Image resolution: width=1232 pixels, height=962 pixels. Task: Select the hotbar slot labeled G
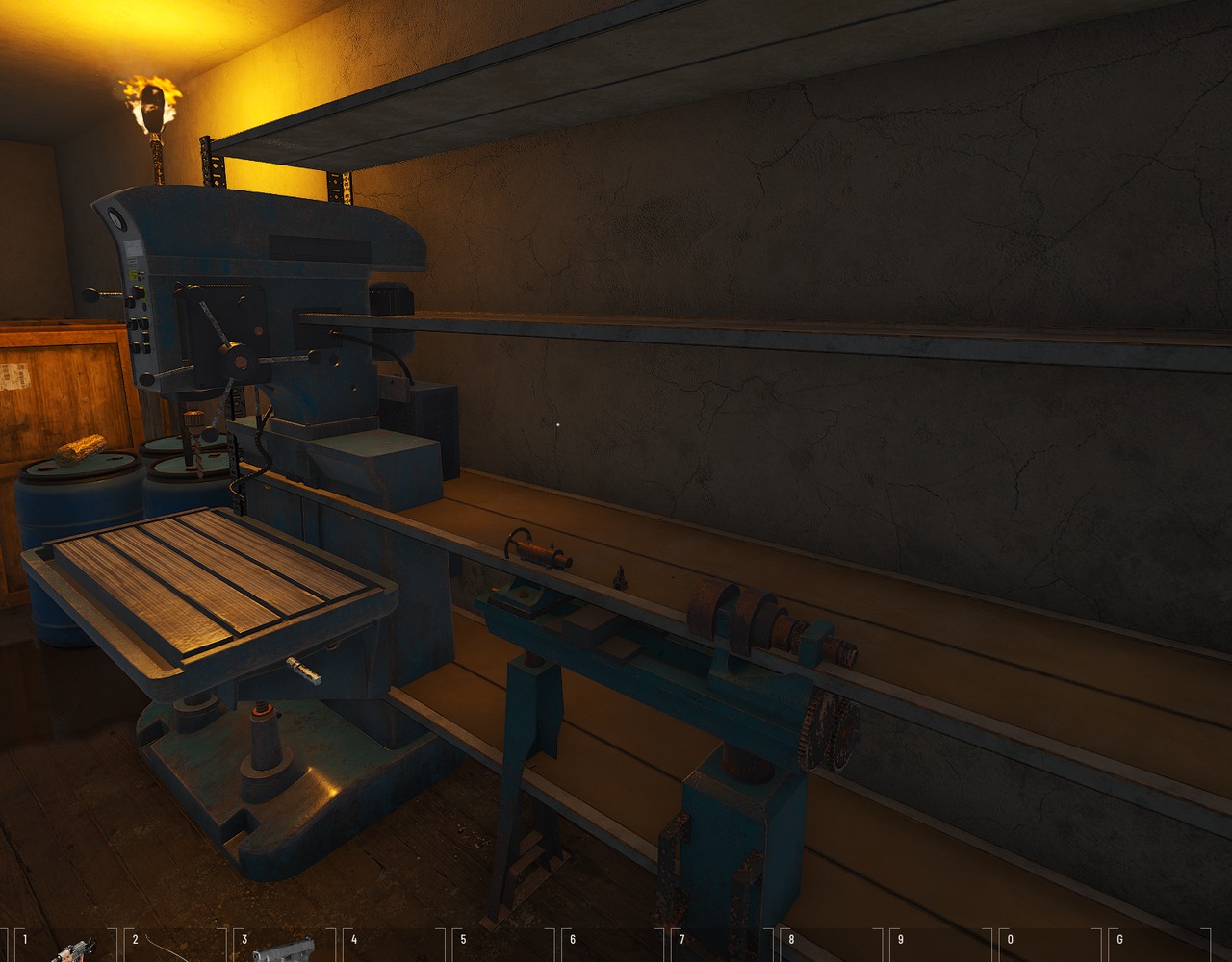[1157, 948]
